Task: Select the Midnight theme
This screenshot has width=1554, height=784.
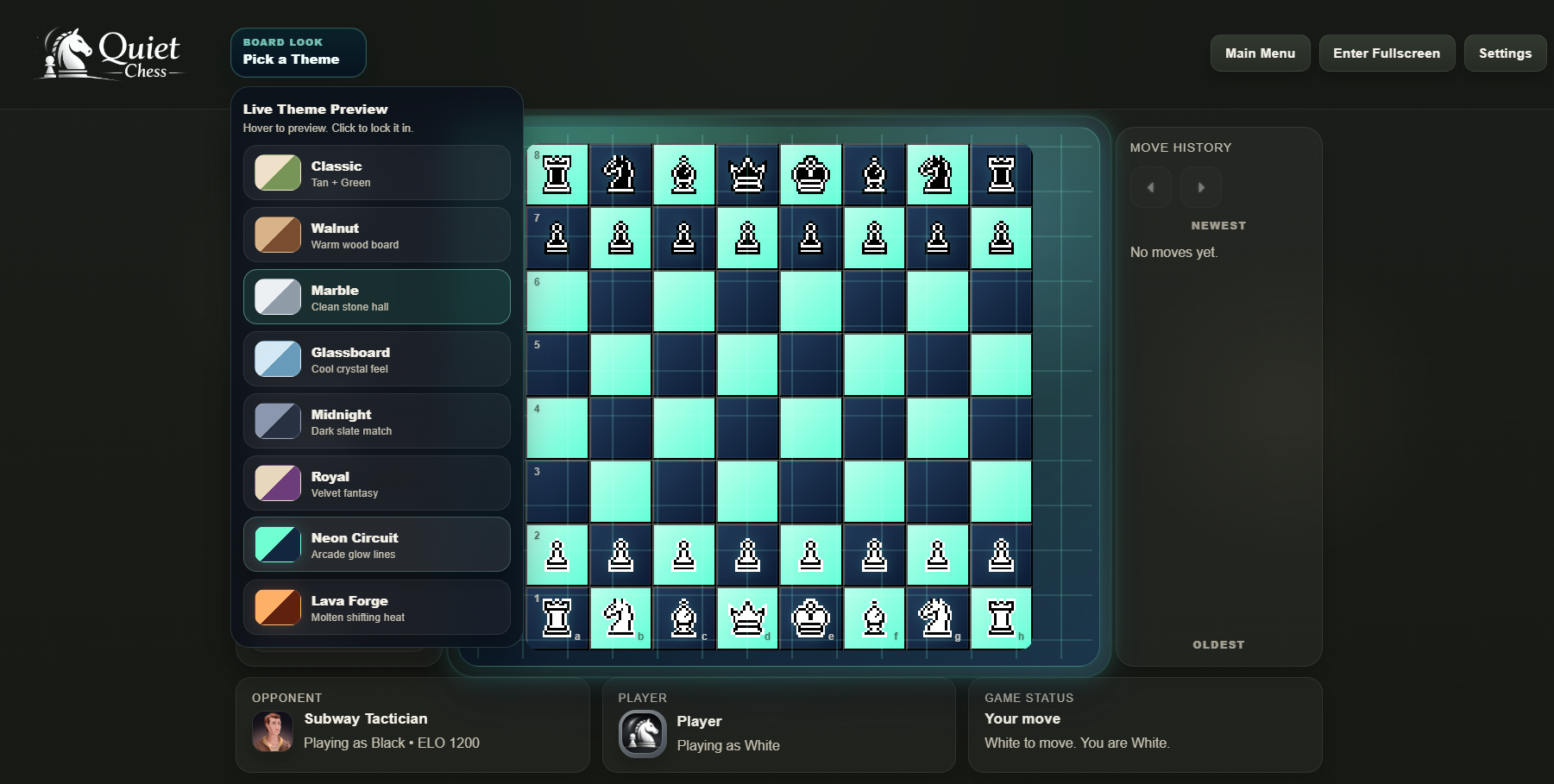Action: [x=377, y=421]
